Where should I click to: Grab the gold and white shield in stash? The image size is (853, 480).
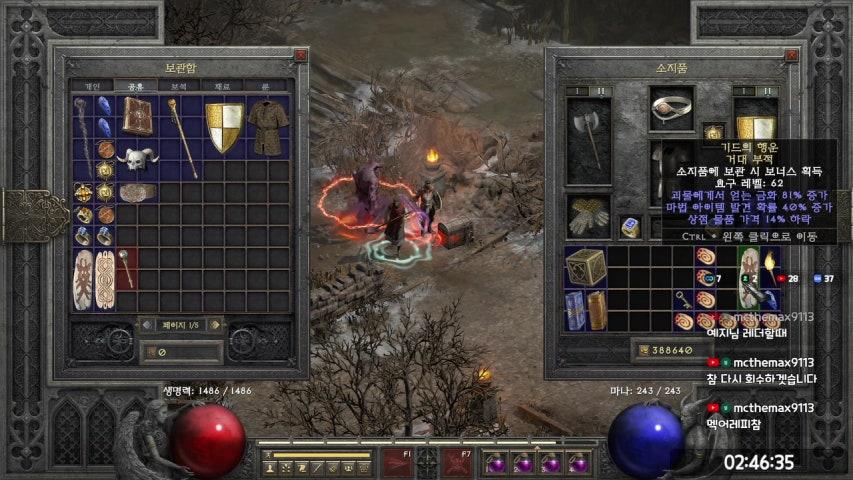pos(224,127)
